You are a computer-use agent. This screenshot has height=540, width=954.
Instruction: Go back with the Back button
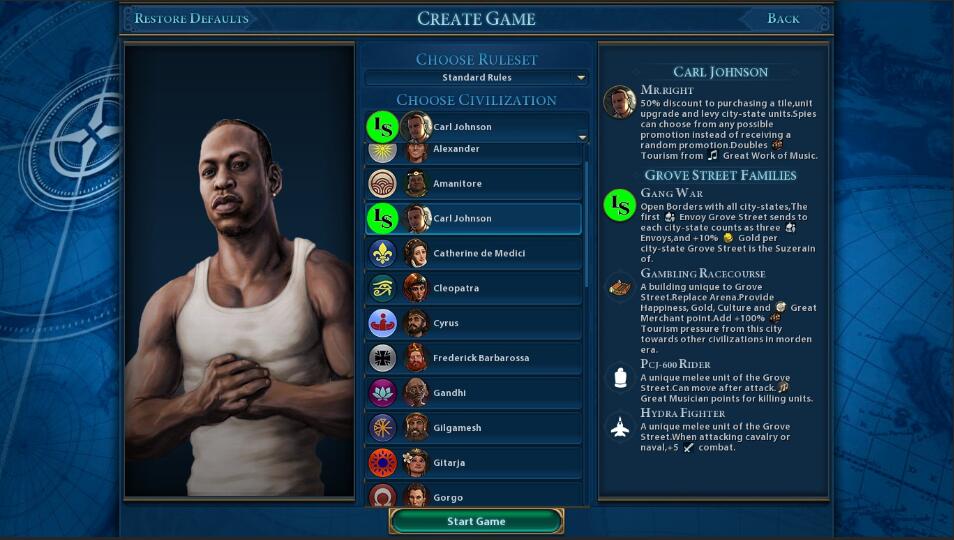pyautogui.click(x=783, y=18)
